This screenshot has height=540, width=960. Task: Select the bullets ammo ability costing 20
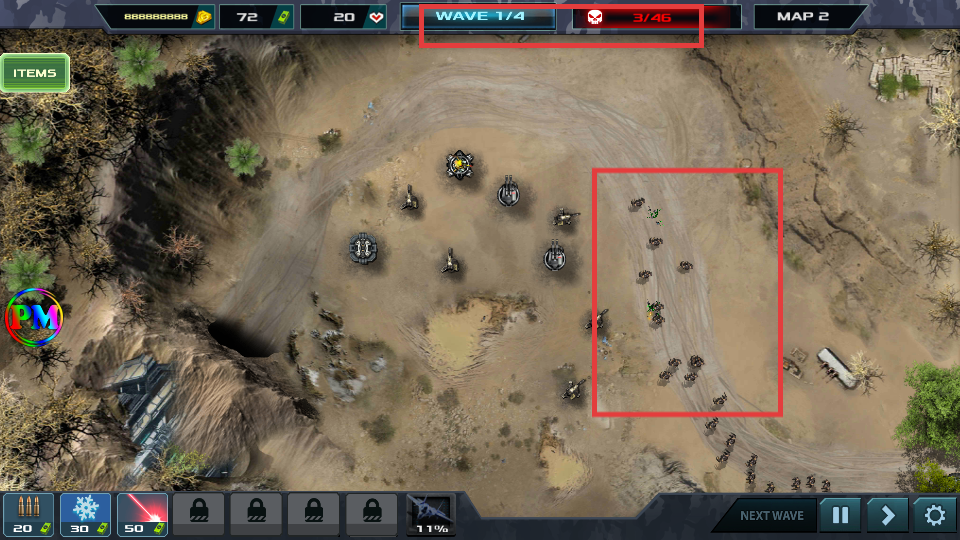[x=28, y=514]
